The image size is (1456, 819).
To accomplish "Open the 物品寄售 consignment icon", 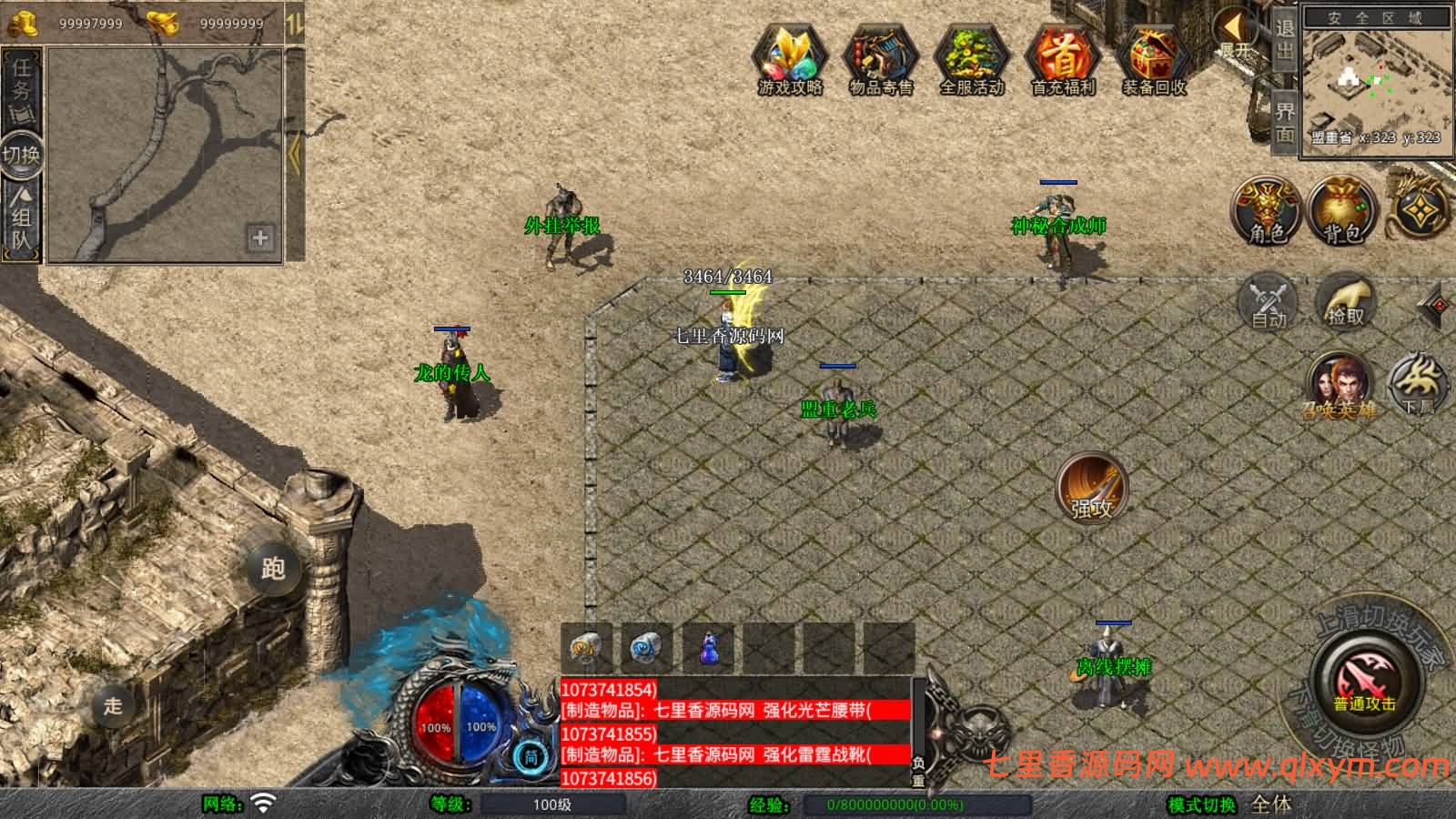I will tap(880, 56).
